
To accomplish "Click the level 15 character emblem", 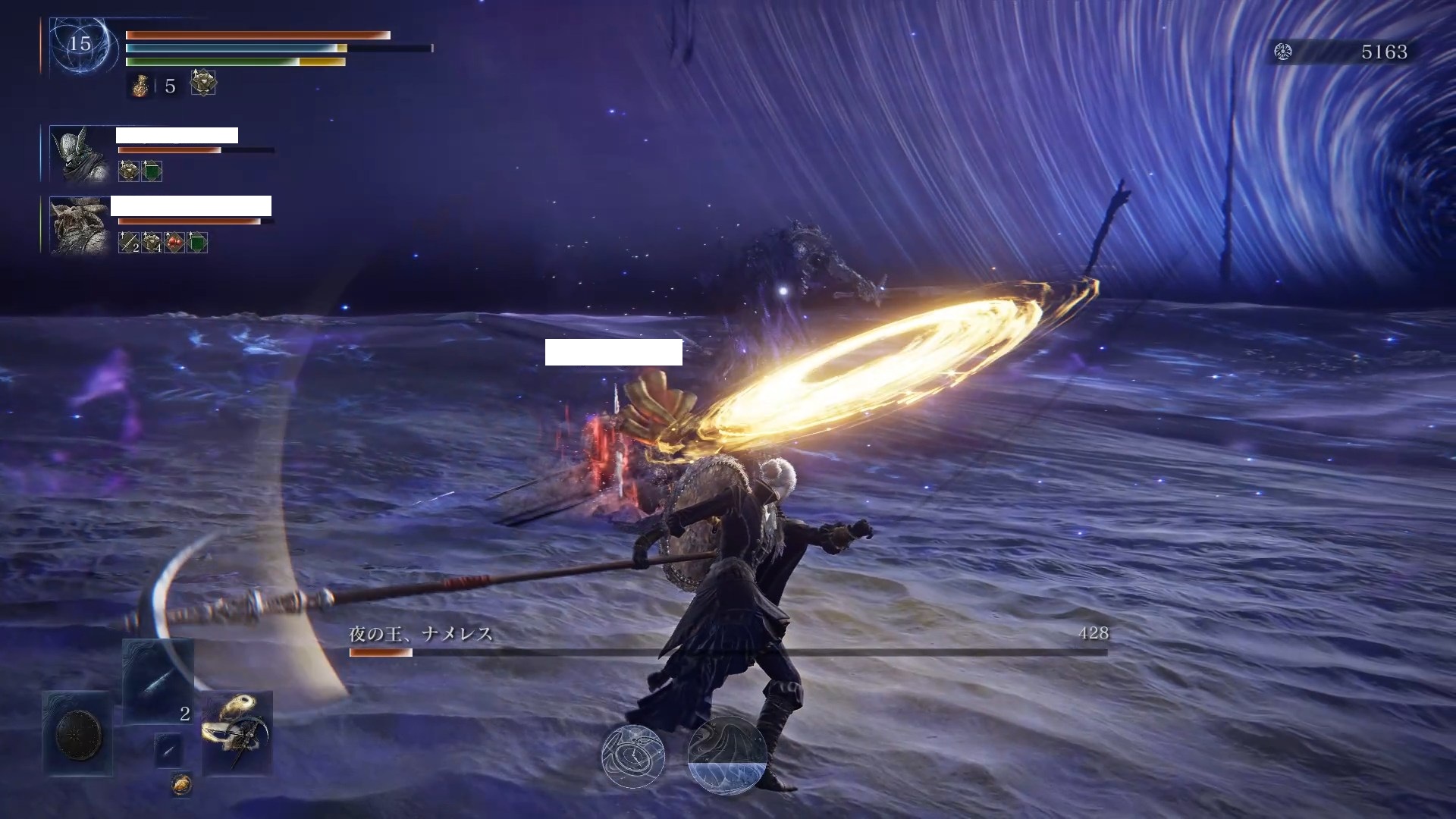I will 80,44.
